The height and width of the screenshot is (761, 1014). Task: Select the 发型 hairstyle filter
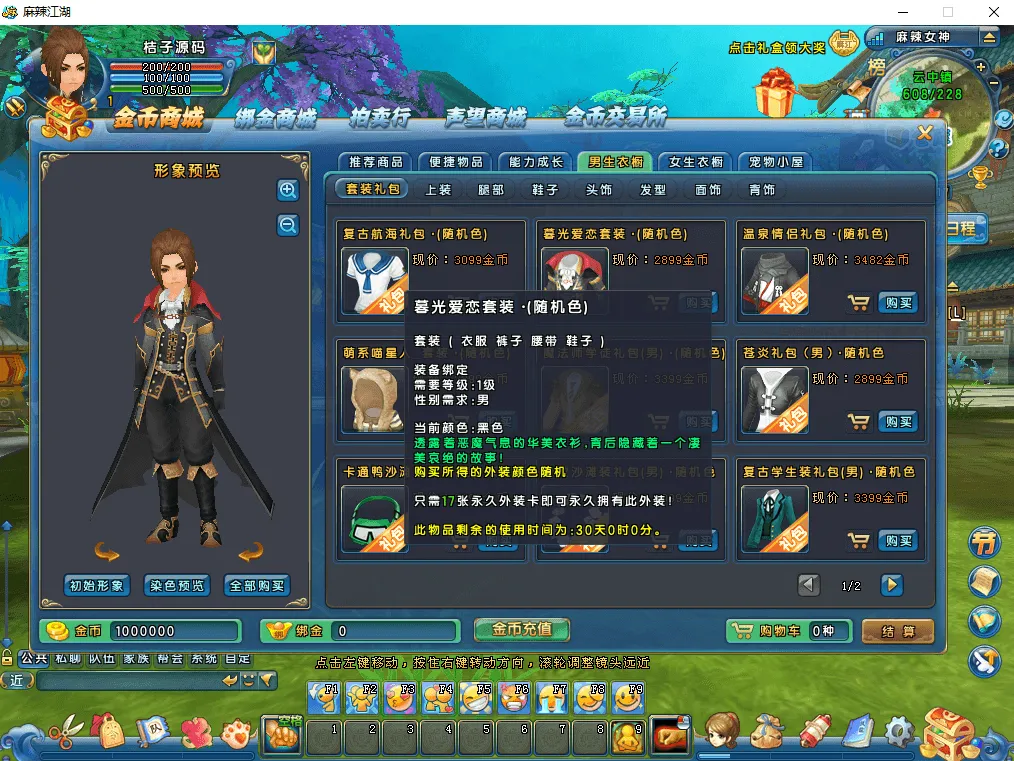pyautogui.click(x=653, y=189)
